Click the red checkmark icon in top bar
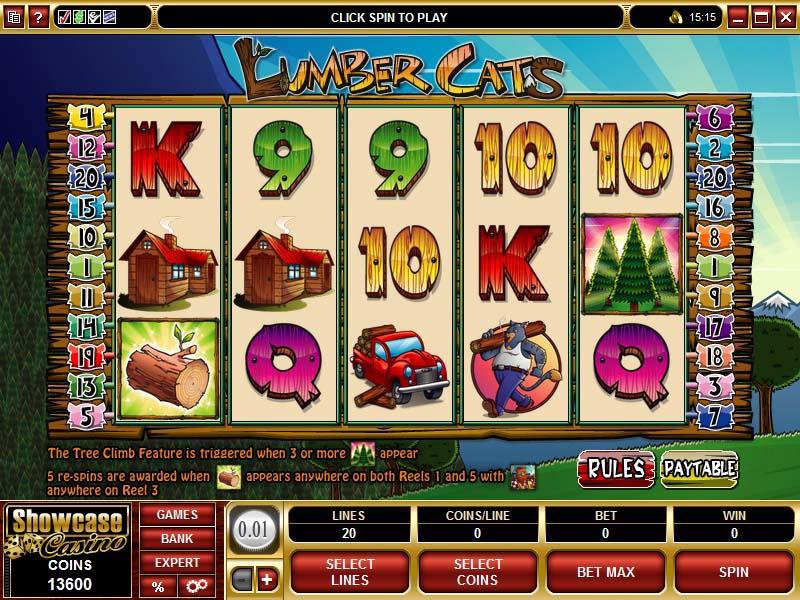Viewport: 800px width, 600px height. 65,17
